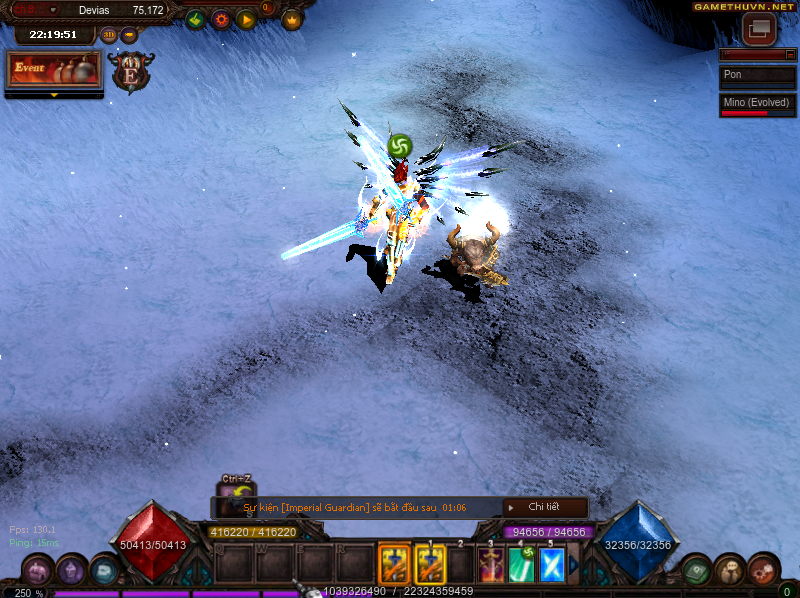Use the green blade skill in slot 4
The width and height of the screenshot is (800, 598).
[x=522, y=565]
